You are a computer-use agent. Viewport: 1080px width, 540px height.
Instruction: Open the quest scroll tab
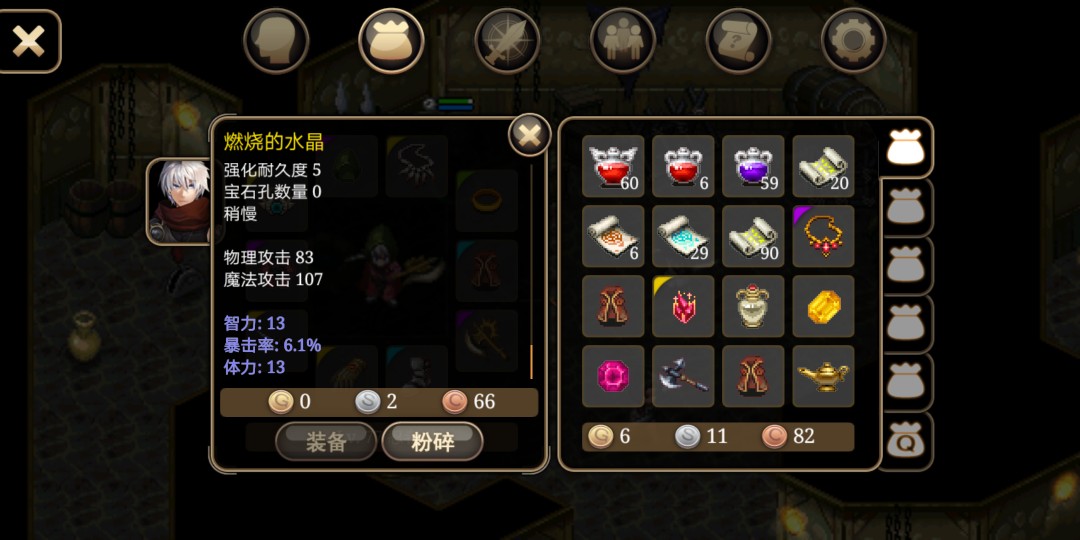pyautogui.click(x=738, y=41)
